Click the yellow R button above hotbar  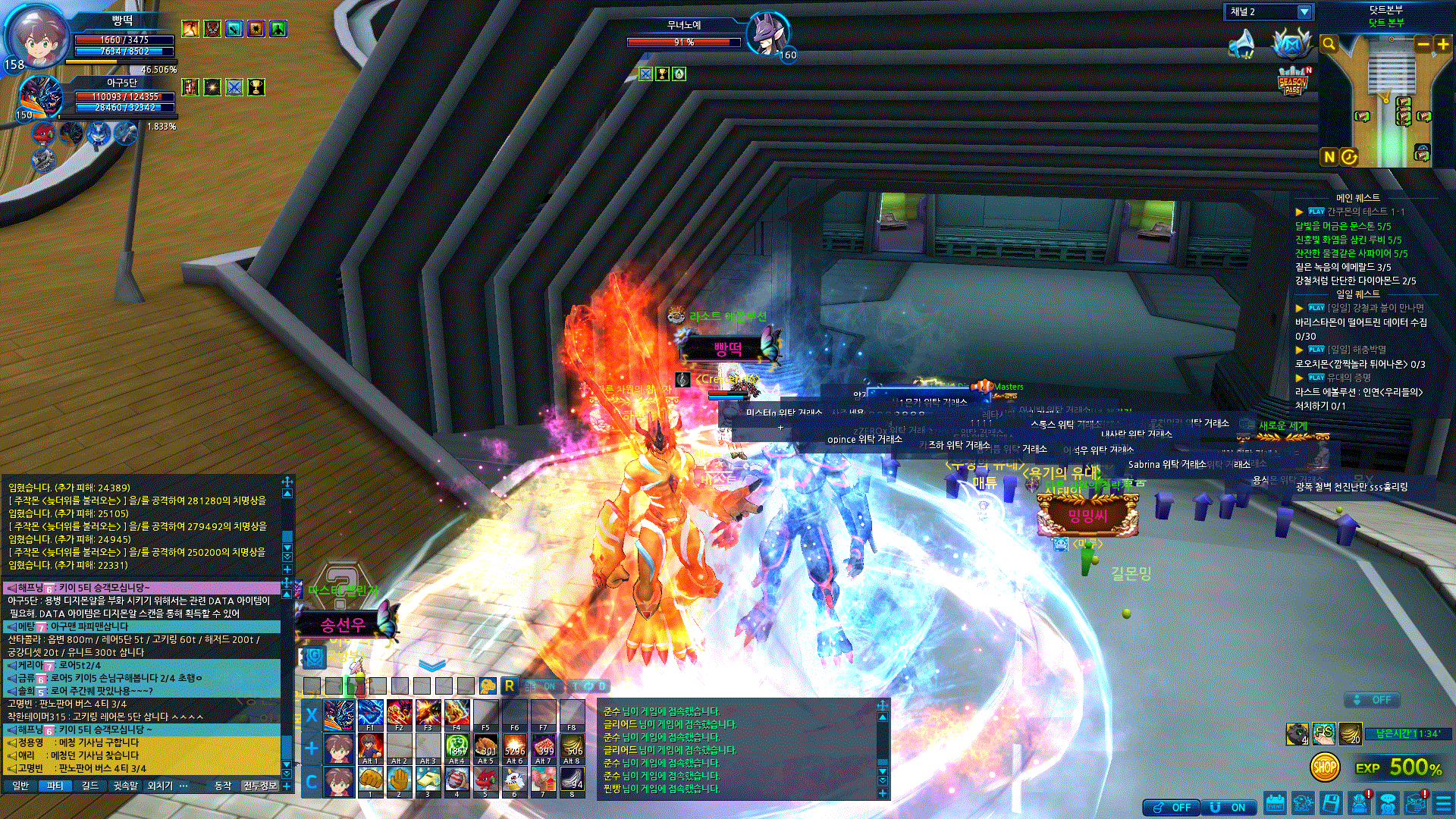pyautogui.click(x=510, y=686)
